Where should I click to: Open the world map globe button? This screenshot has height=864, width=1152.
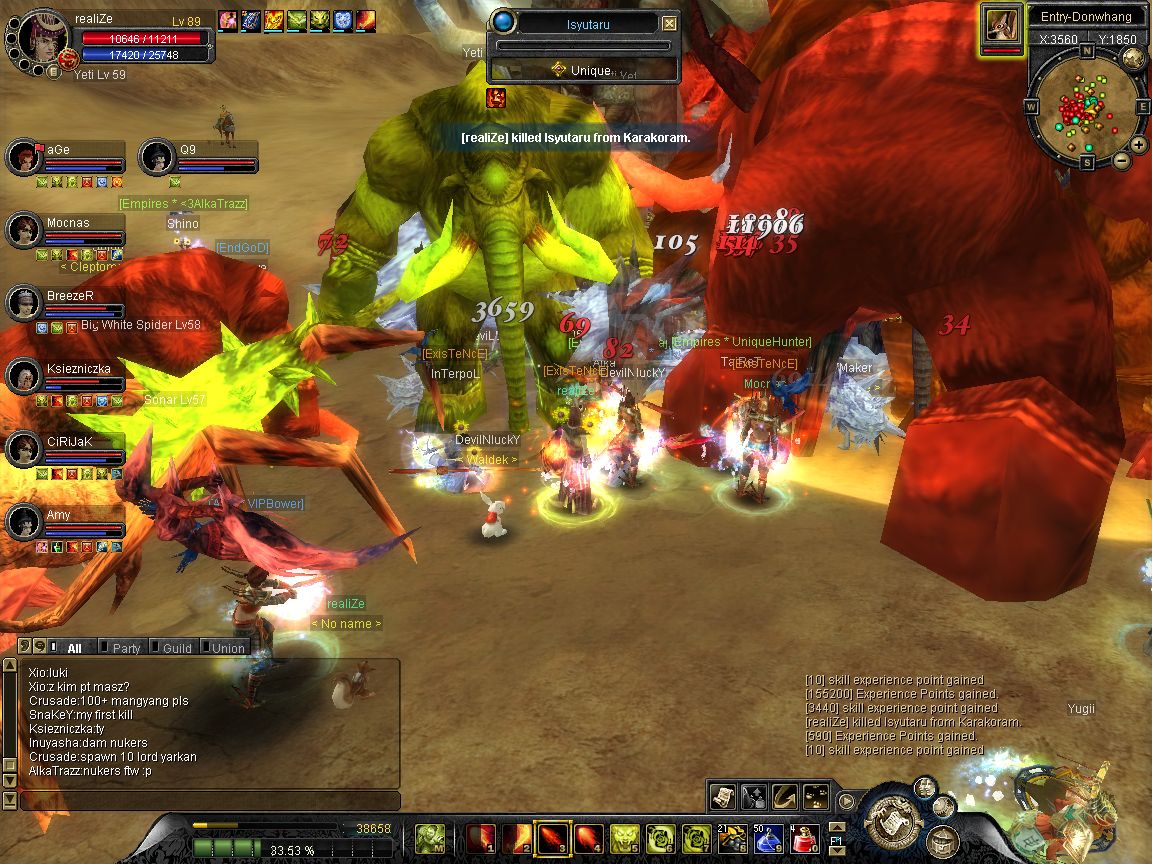click(x=1133, y=57)
